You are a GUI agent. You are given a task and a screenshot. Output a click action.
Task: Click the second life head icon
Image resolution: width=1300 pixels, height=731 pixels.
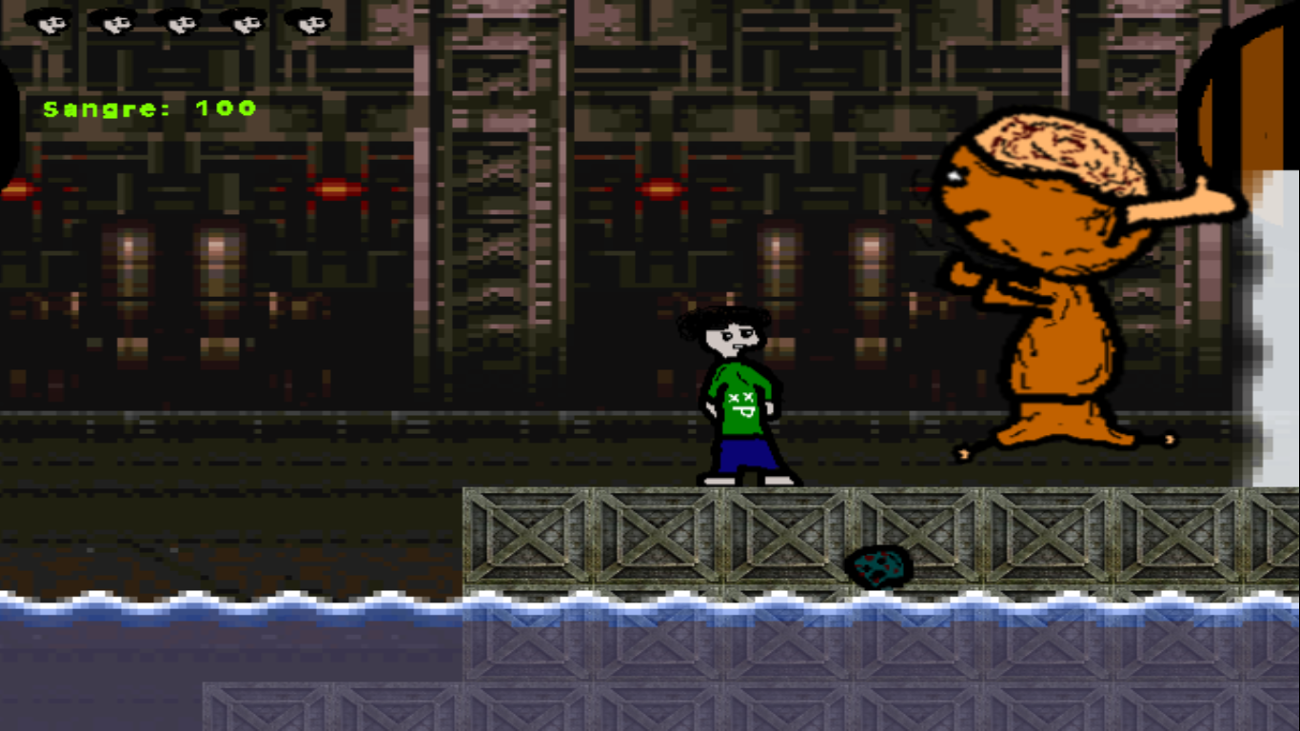[113, 19]
